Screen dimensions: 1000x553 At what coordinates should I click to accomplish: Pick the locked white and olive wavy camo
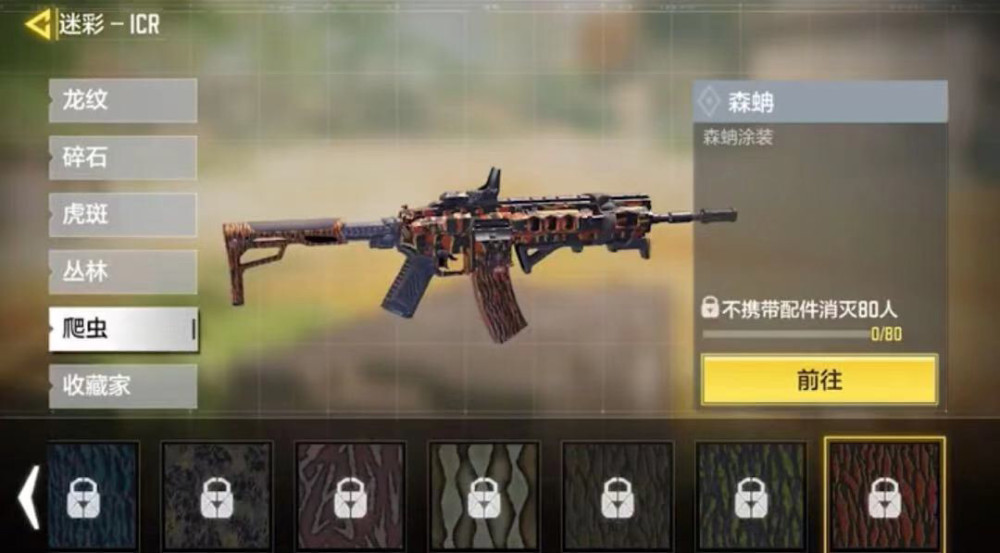pos(484,496)
